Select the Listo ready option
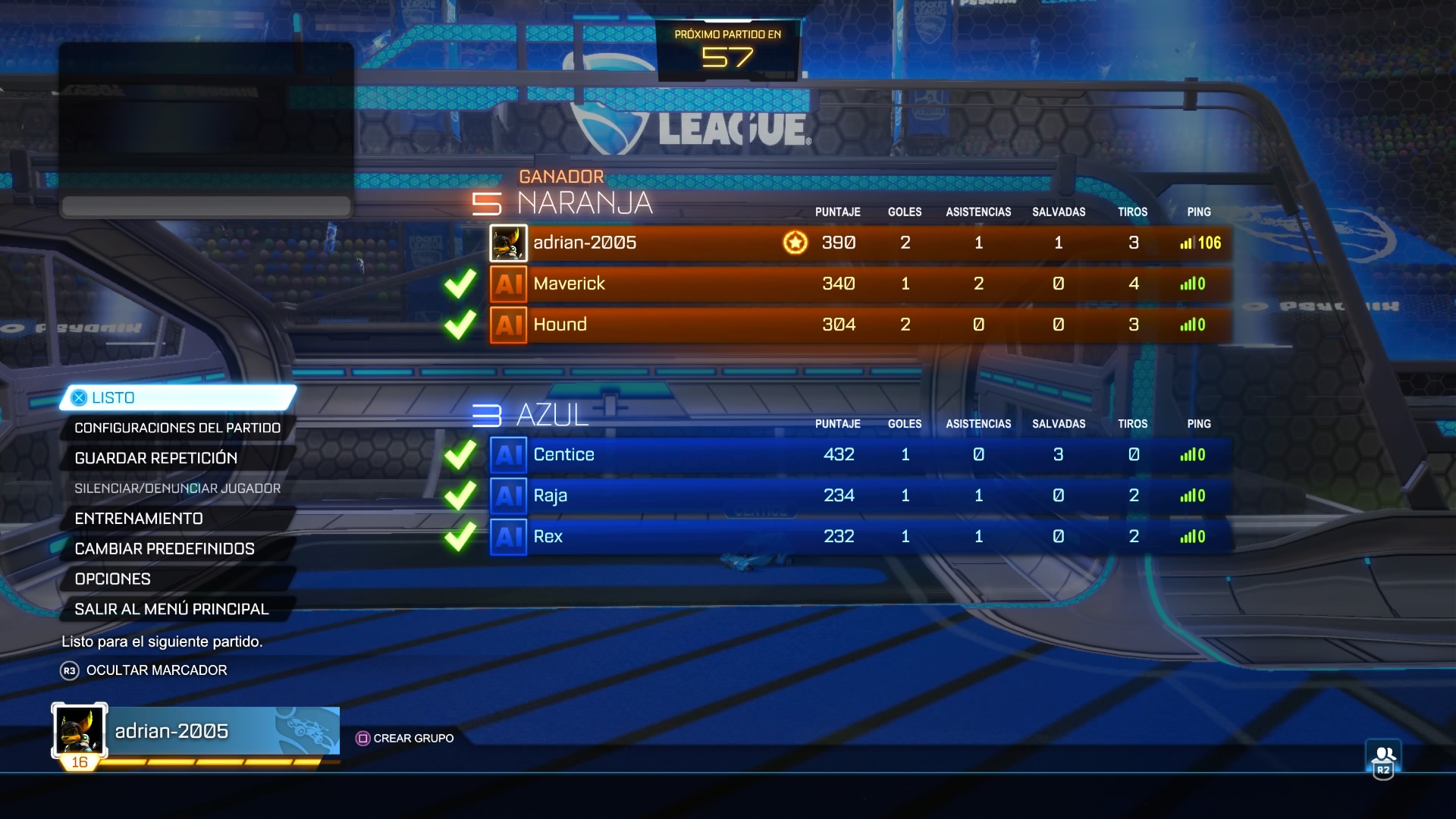The width and height of the screenshot is (1456, 819). (178, 398)
